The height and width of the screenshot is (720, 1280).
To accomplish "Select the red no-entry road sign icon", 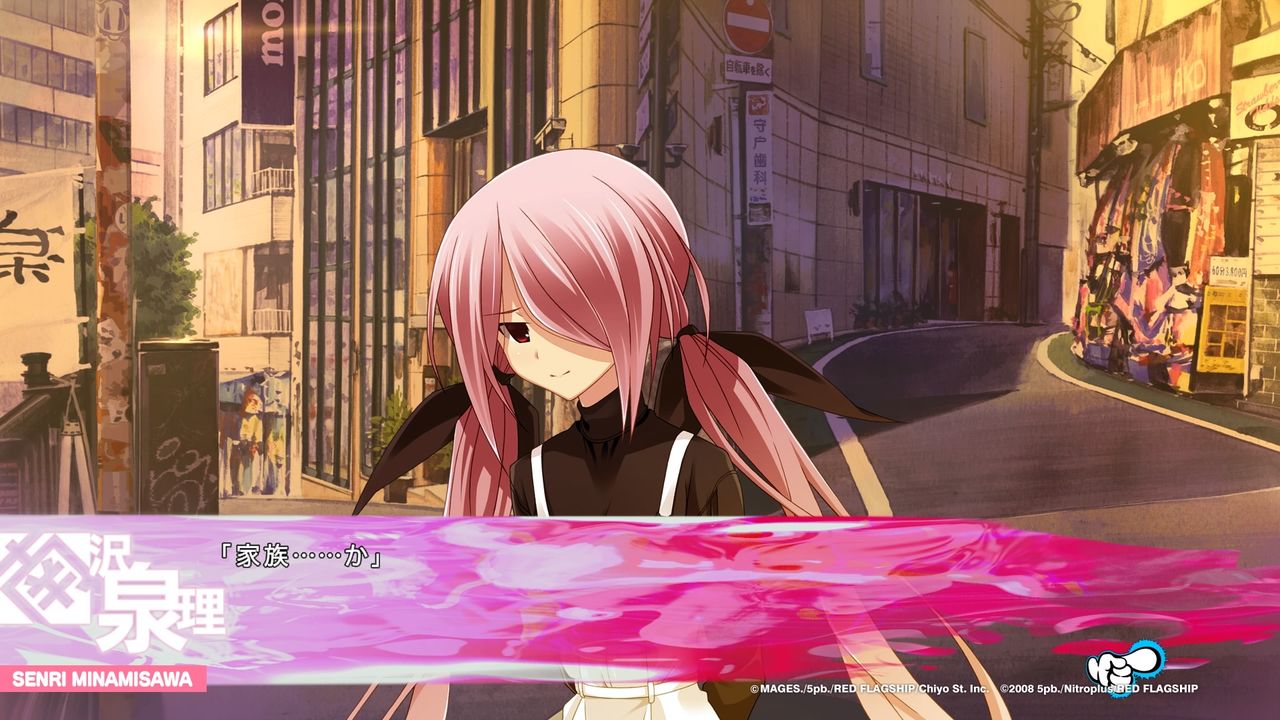I will (751, 27).
